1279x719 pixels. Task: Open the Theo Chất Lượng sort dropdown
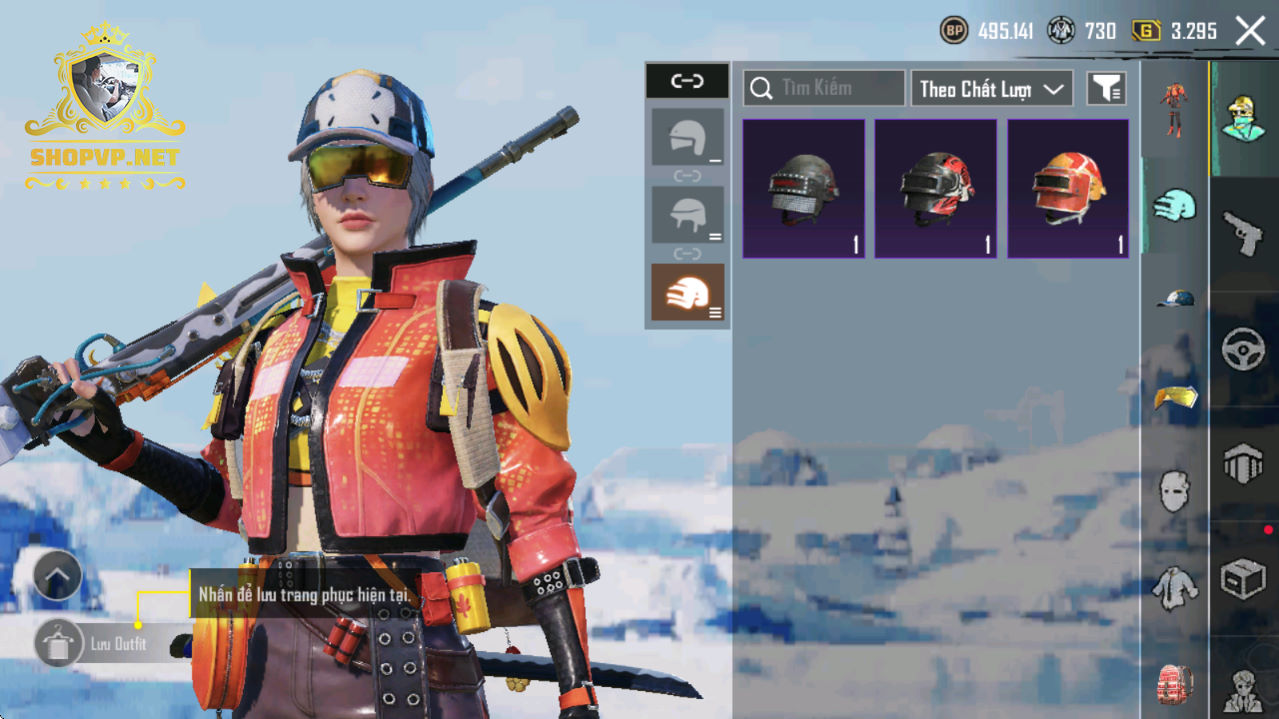coord(990,89)
